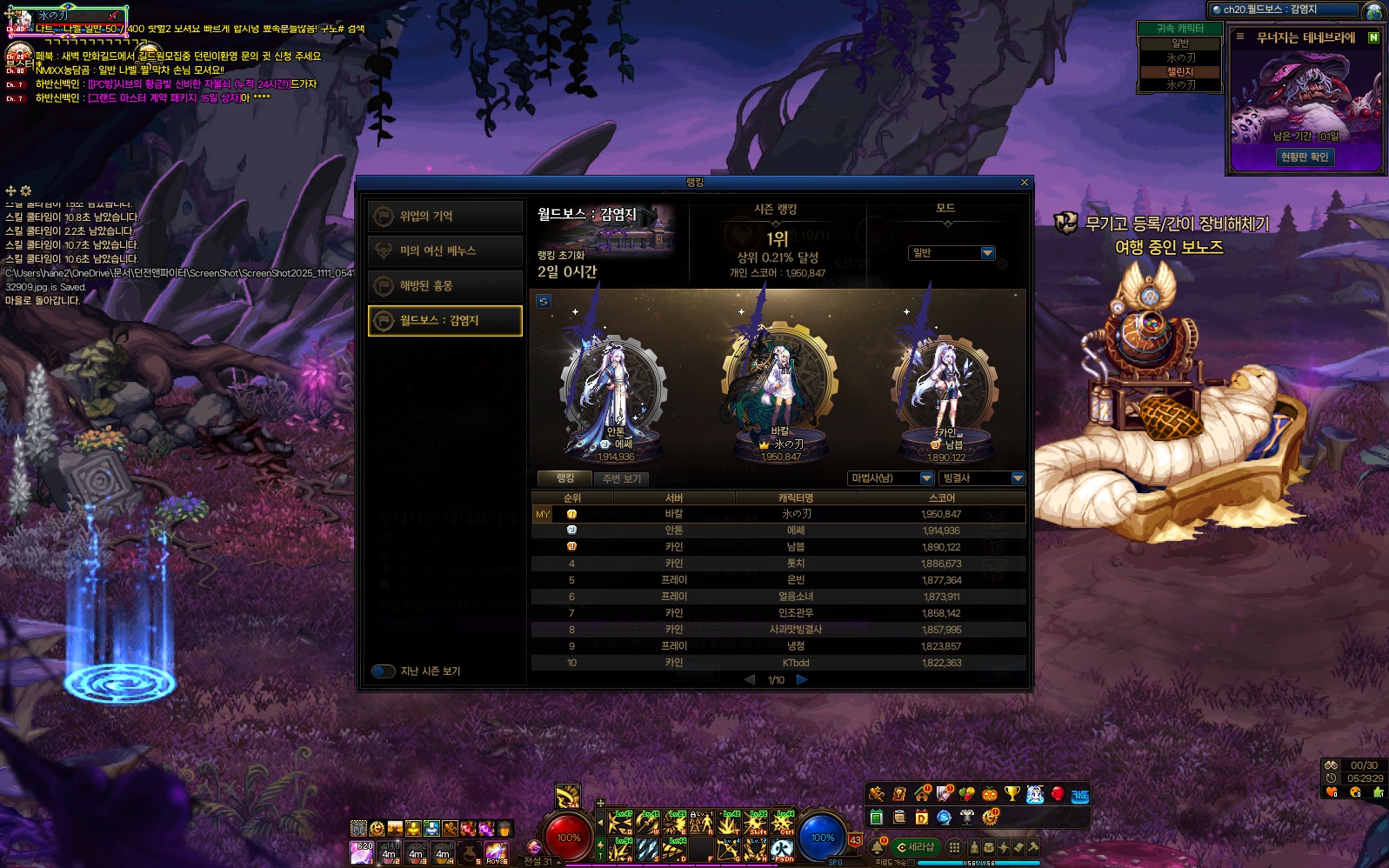Select 챌린지 in the character list
The height and width of the screenshot is (868, 1389).
coord(1179,71)
